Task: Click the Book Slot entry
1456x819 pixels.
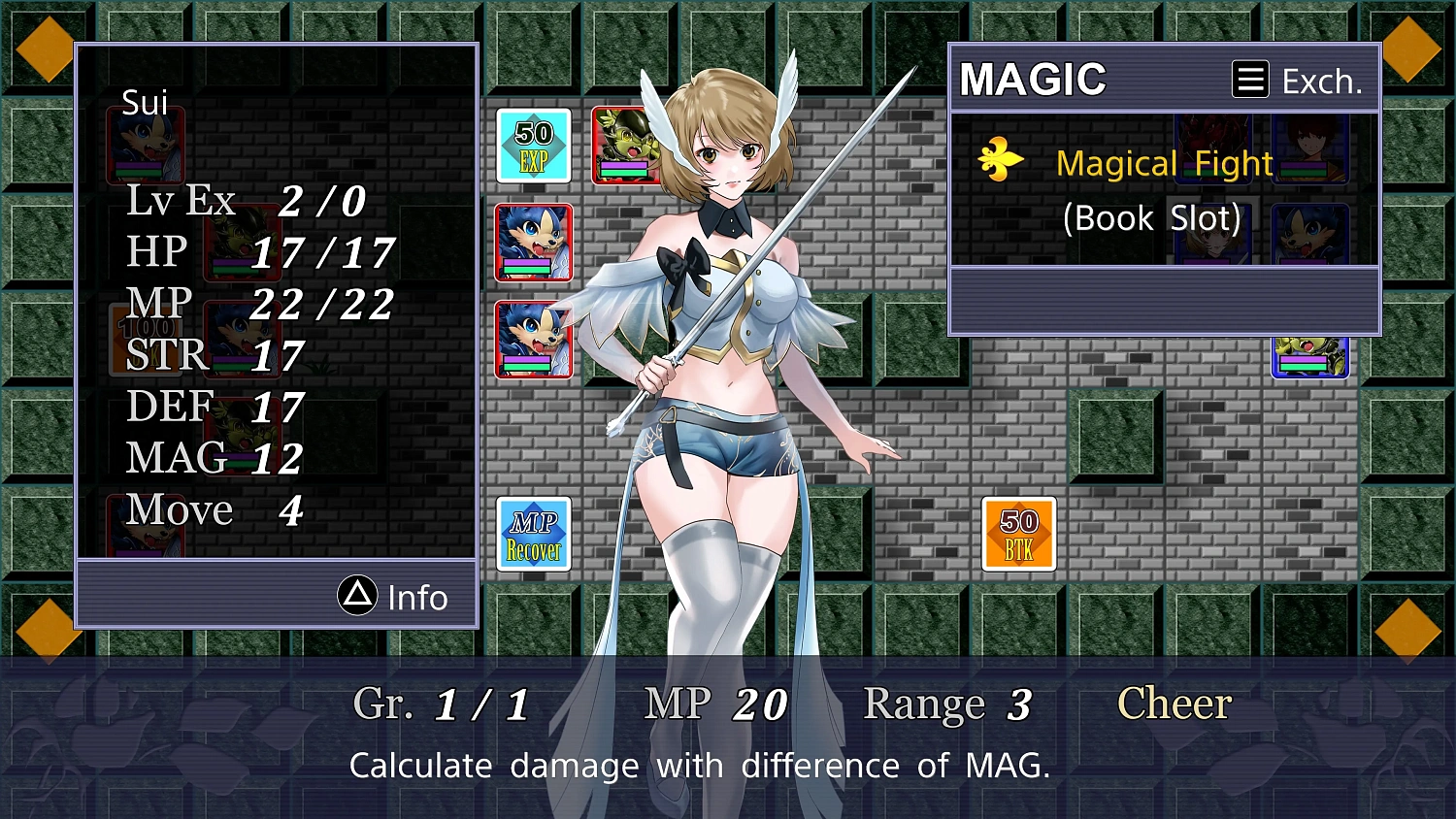Action: (x=1153, y=218)
